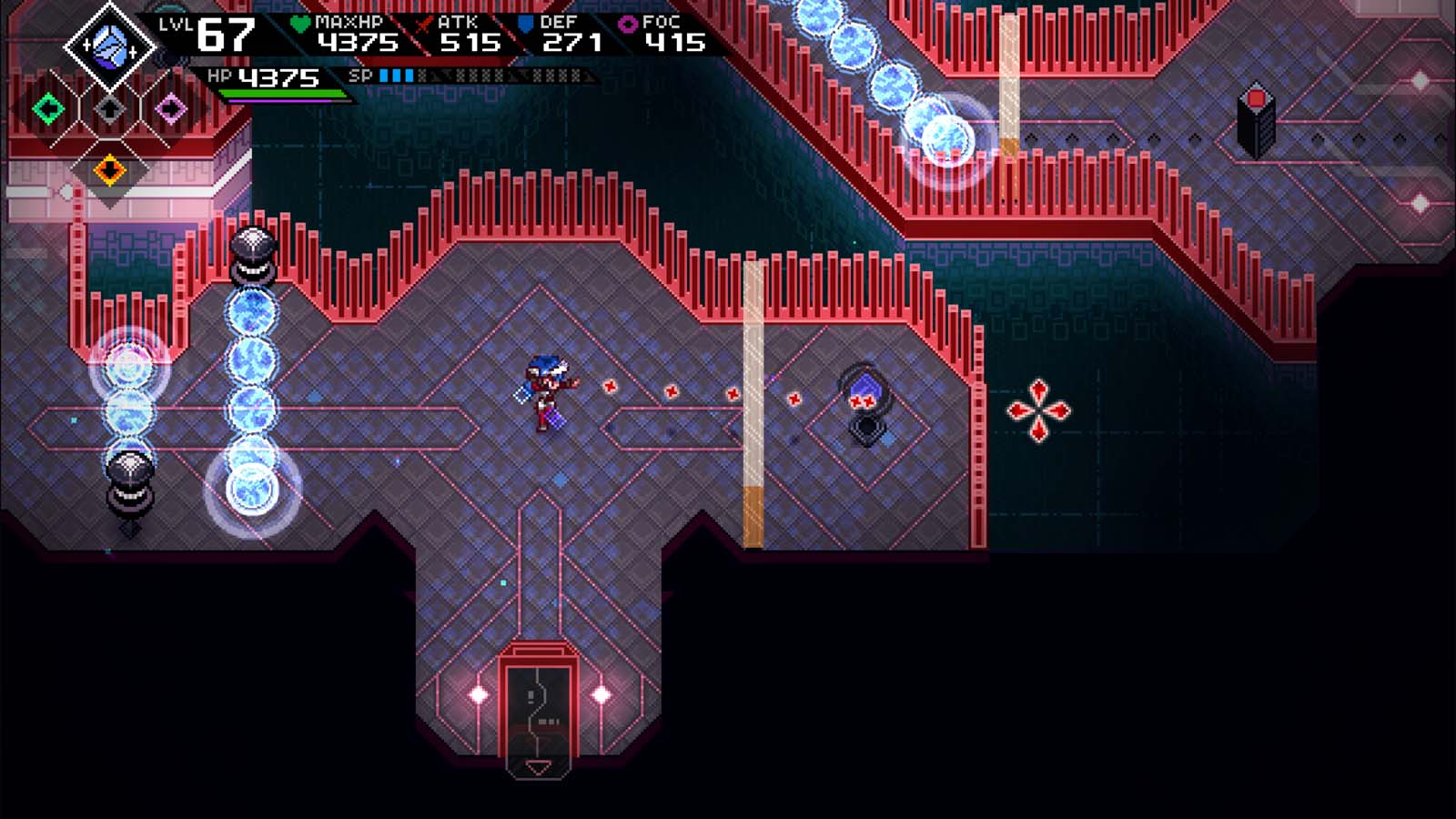Viewport: 1456px width, 819px height.
Task: Click the red diamond cross marker on the right floor
Action: point(1037,410)
